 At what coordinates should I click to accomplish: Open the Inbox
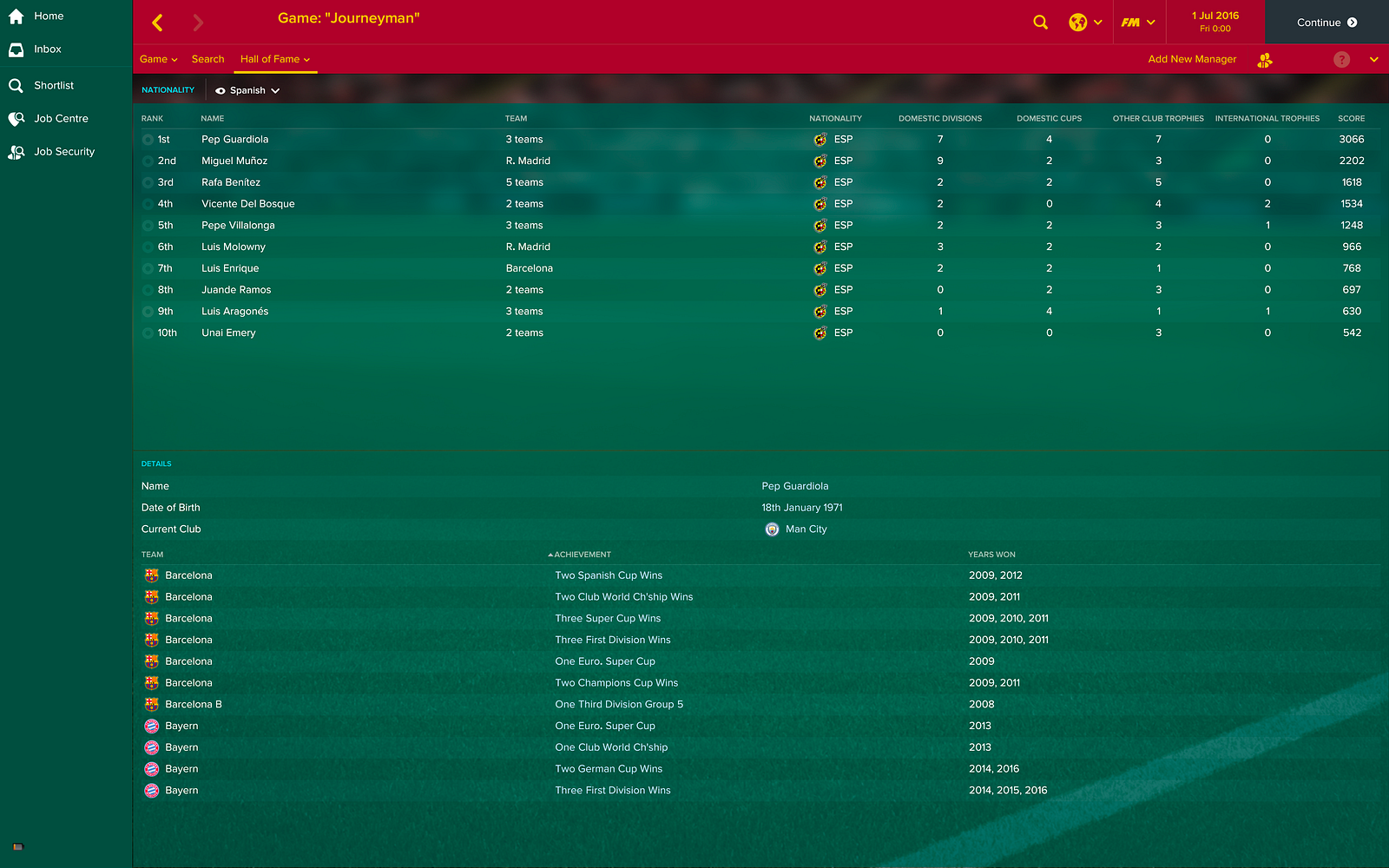click(47, 49)
